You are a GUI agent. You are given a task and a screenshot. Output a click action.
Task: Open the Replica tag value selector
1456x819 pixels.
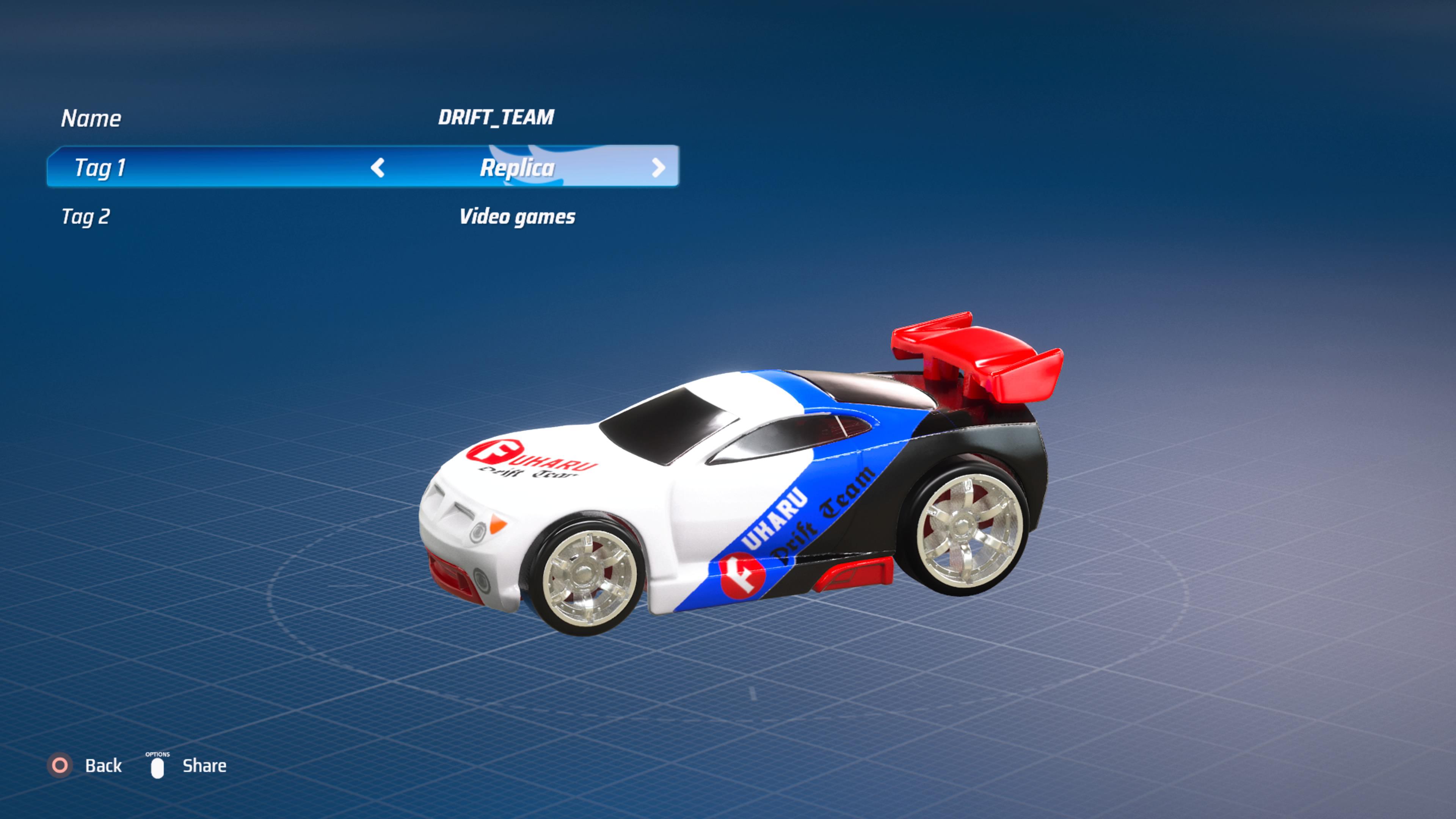pyautogui.click(x=517, y=168)
